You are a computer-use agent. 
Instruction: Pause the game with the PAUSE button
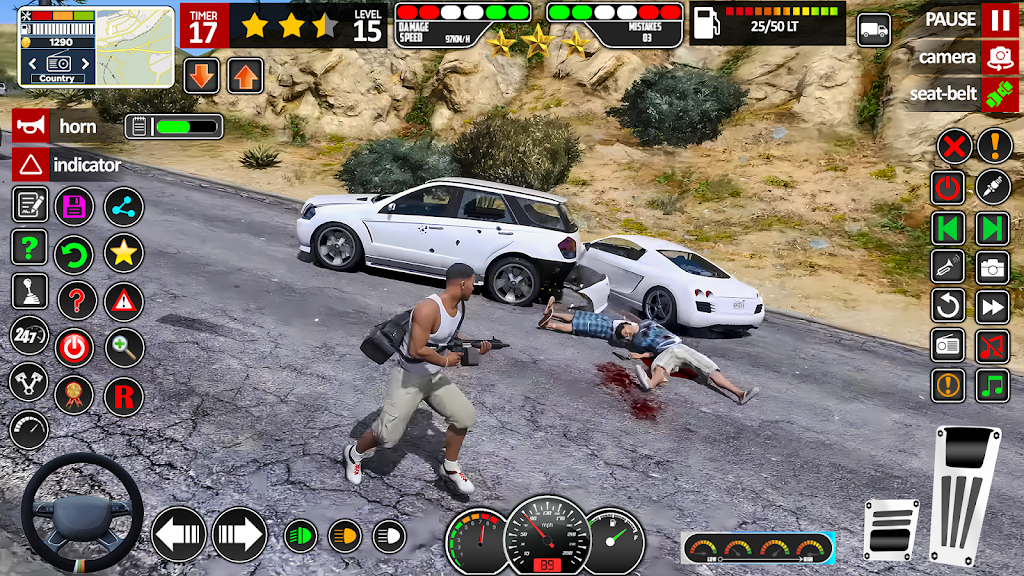click(999, 19)
